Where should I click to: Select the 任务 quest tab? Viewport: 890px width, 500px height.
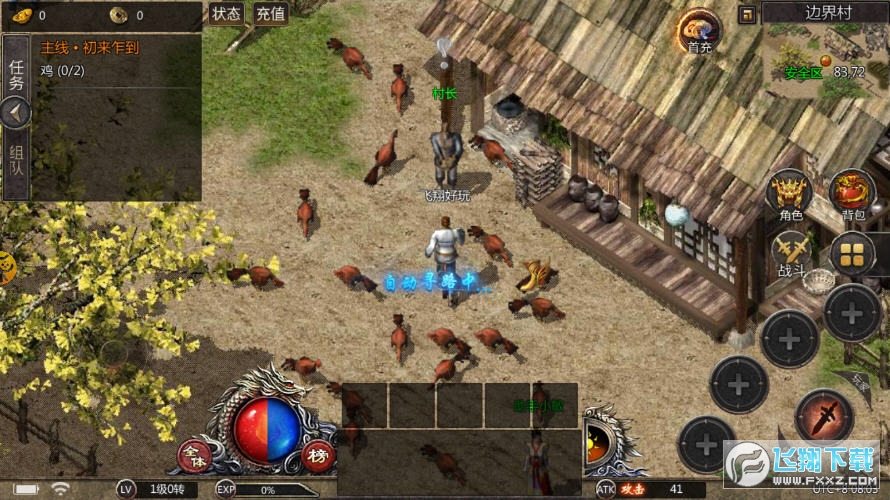pyautogui.click(x=16, y=73)
